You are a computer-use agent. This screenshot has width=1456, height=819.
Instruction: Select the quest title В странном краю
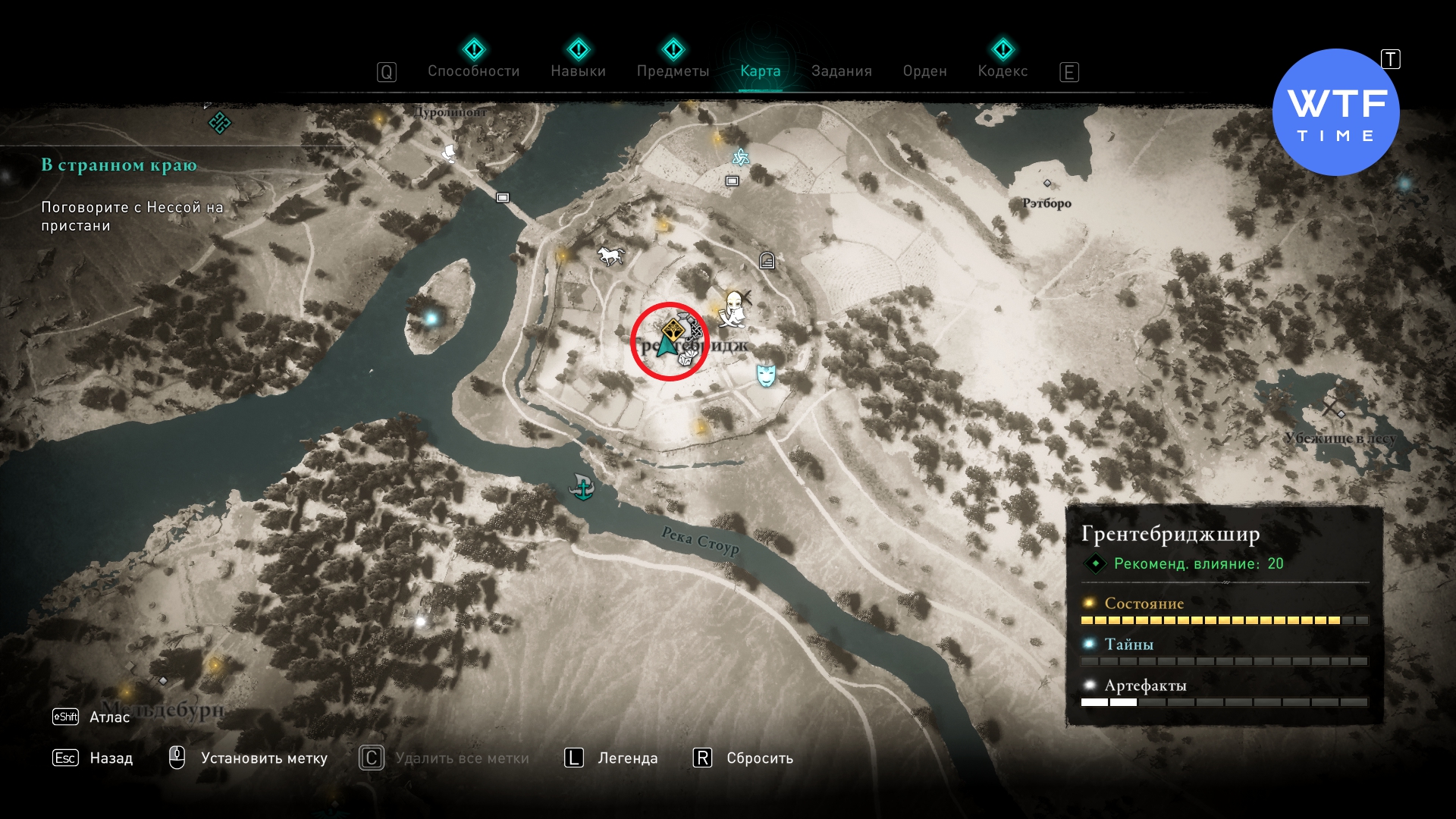[119, 165]
